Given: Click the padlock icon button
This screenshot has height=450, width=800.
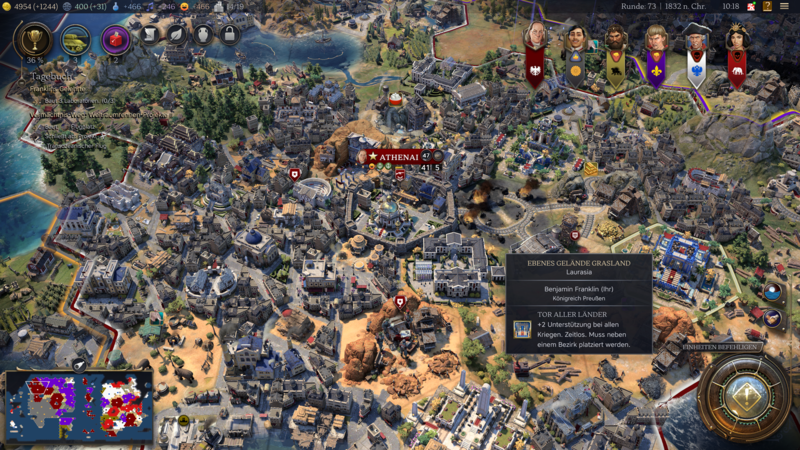Looking at the screenshot, I should click(229, 34).
